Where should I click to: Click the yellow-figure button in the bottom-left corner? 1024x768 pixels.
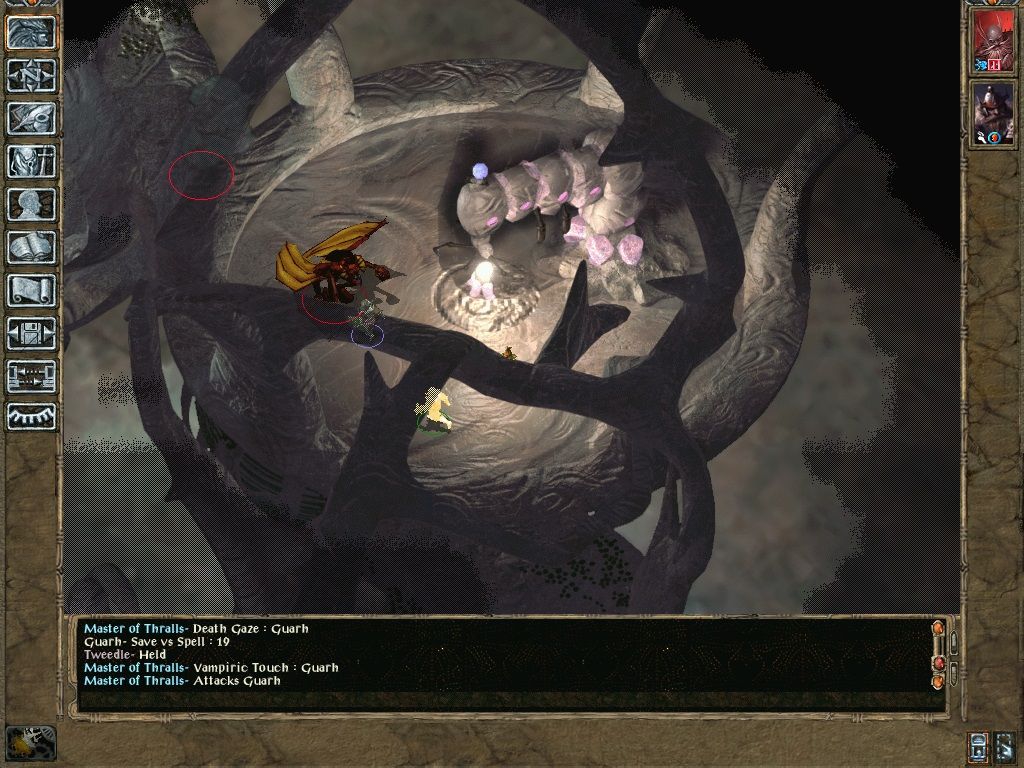30,742
